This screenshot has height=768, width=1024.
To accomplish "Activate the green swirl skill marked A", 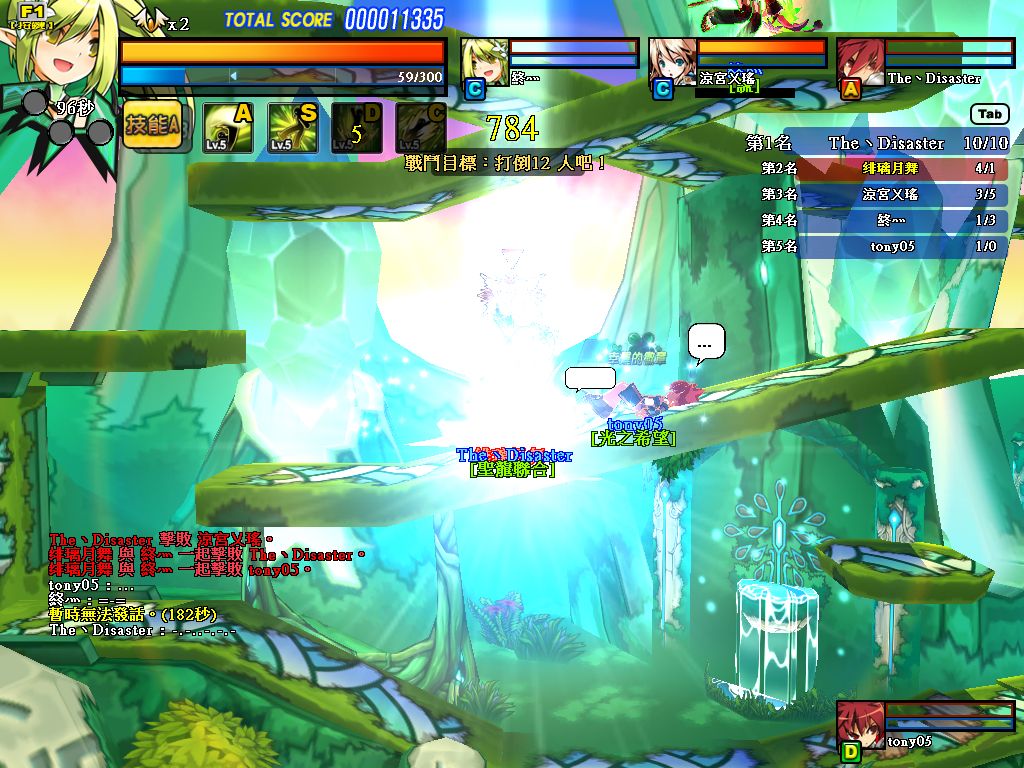I will (228, 128).
